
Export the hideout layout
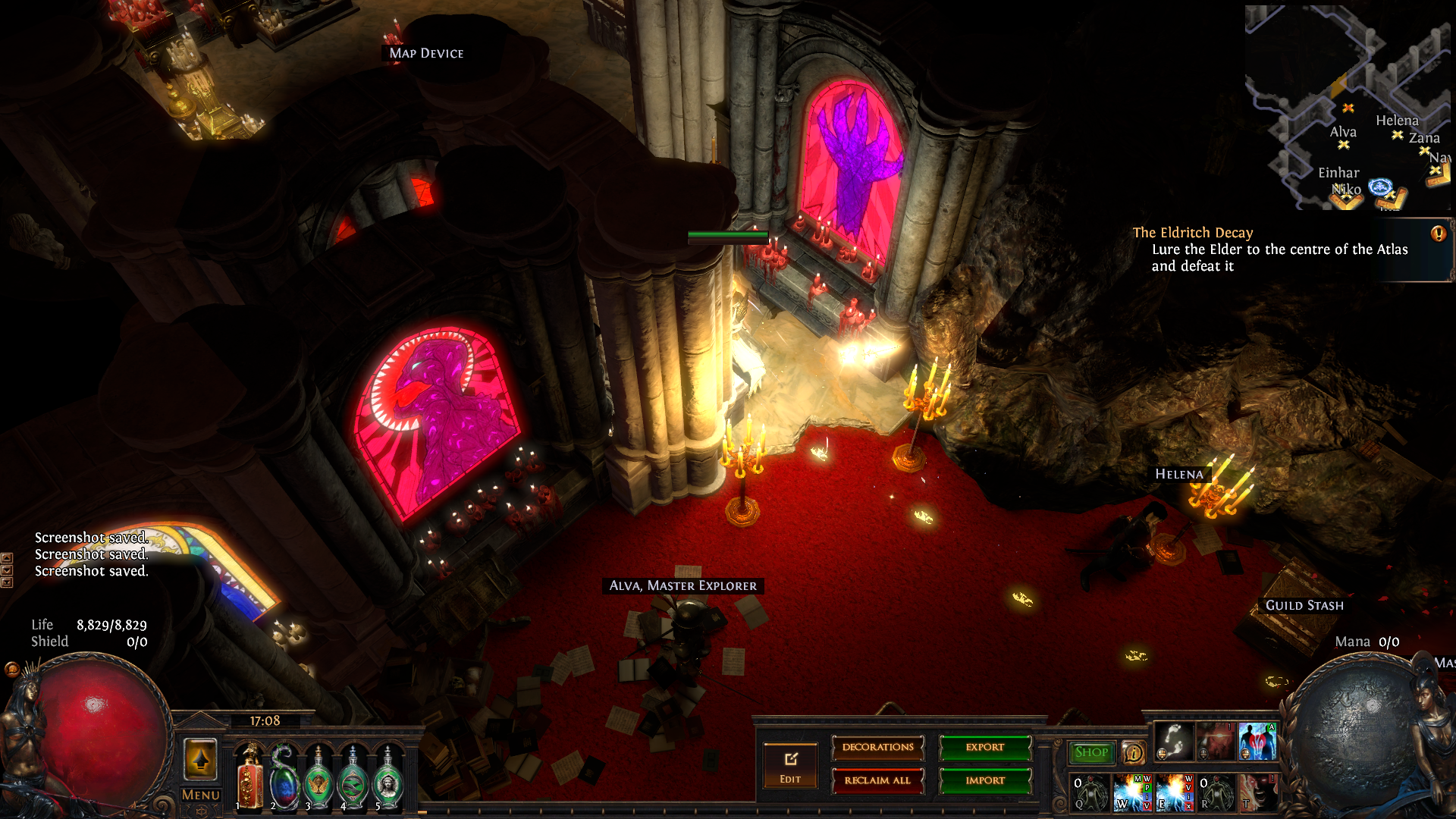click(985, 748)
